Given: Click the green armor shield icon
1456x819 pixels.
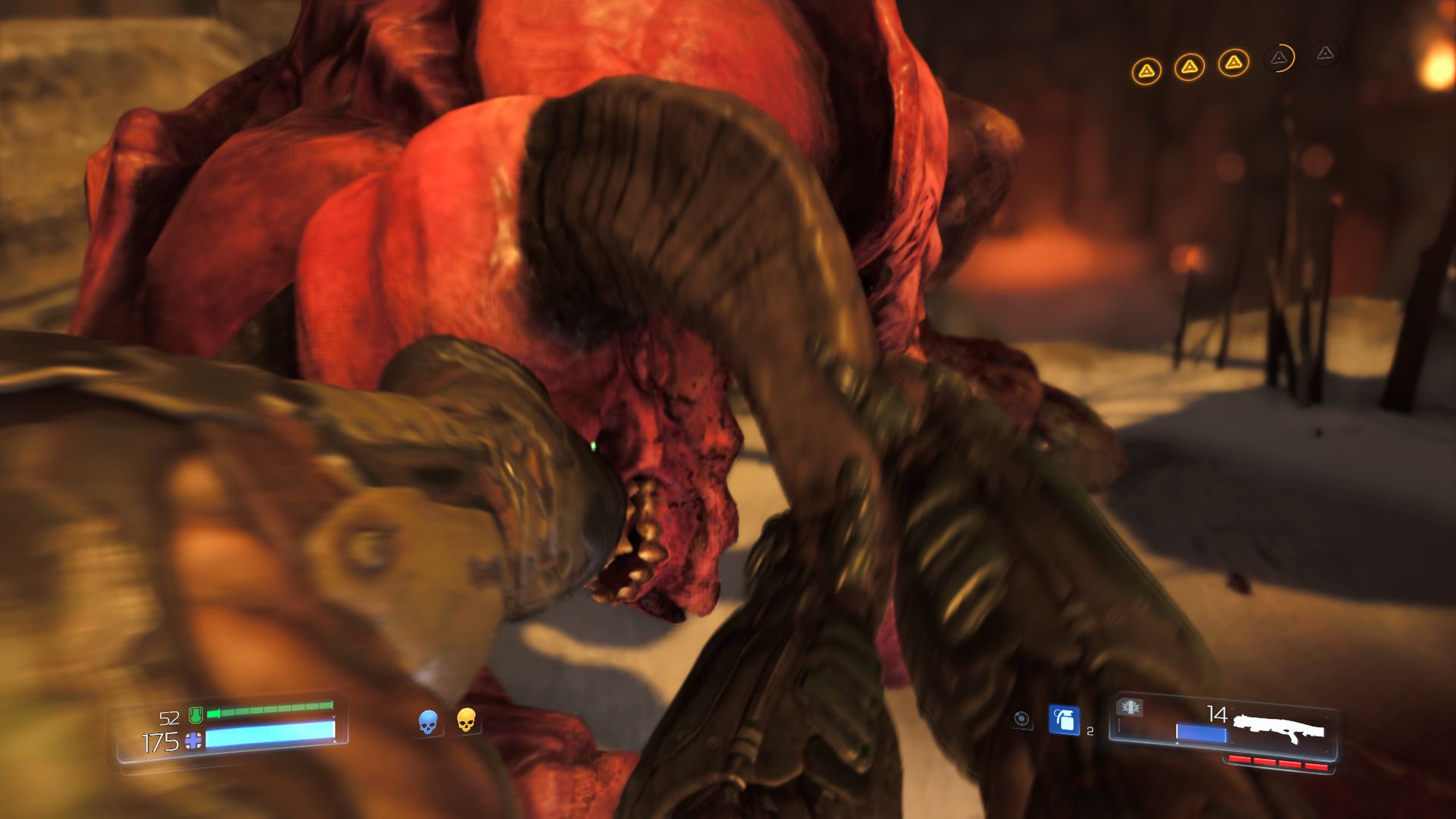Looking at the screenshot, I should [x=196, y=715].
